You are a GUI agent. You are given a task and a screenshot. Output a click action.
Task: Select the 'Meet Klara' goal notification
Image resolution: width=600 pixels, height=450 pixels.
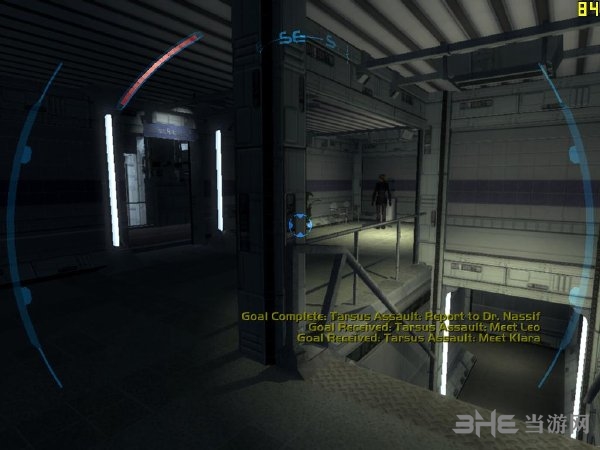pyautogui.click(x=418, y=337)
